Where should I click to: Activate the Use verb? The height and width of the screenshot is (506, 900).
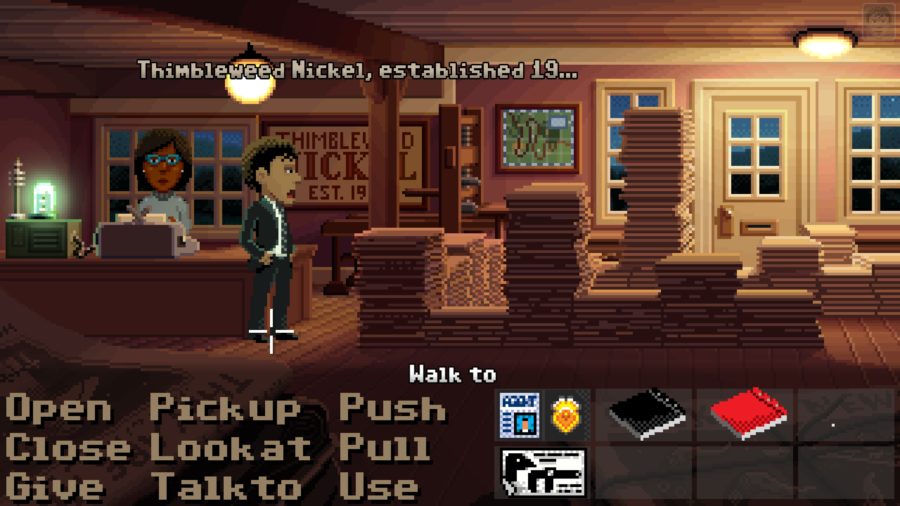coord(379,487)
